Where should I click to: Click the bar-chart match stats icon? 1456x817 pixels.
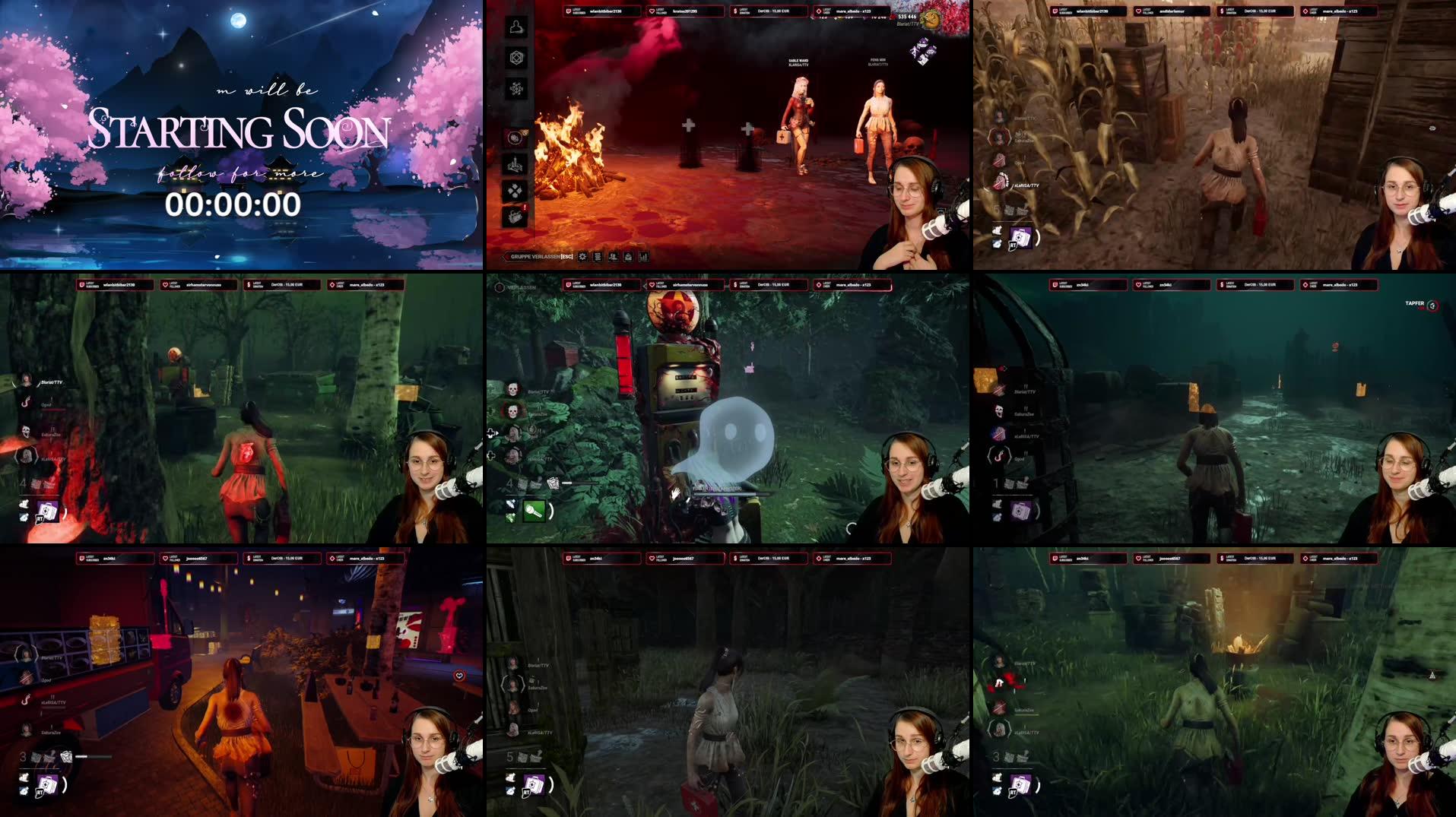pos(643,257)
